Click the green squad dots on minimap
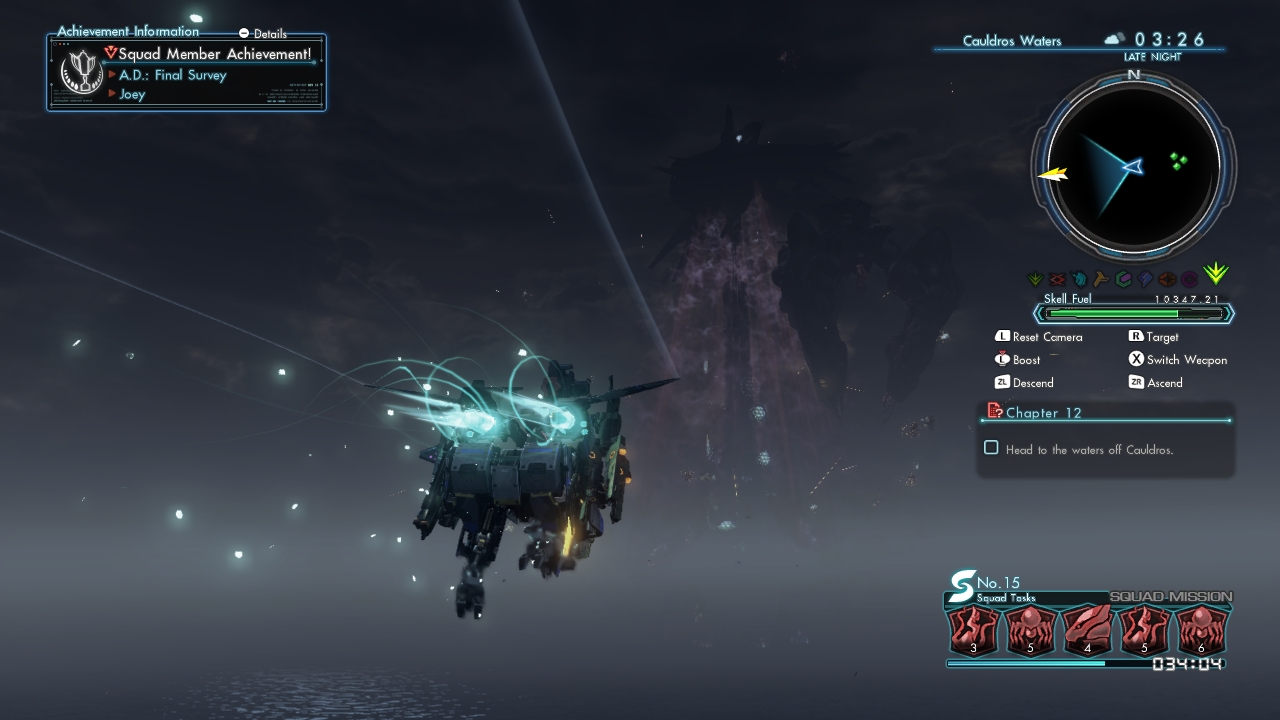This screenshot has height=720, width=1280. tap(1179, 161)
